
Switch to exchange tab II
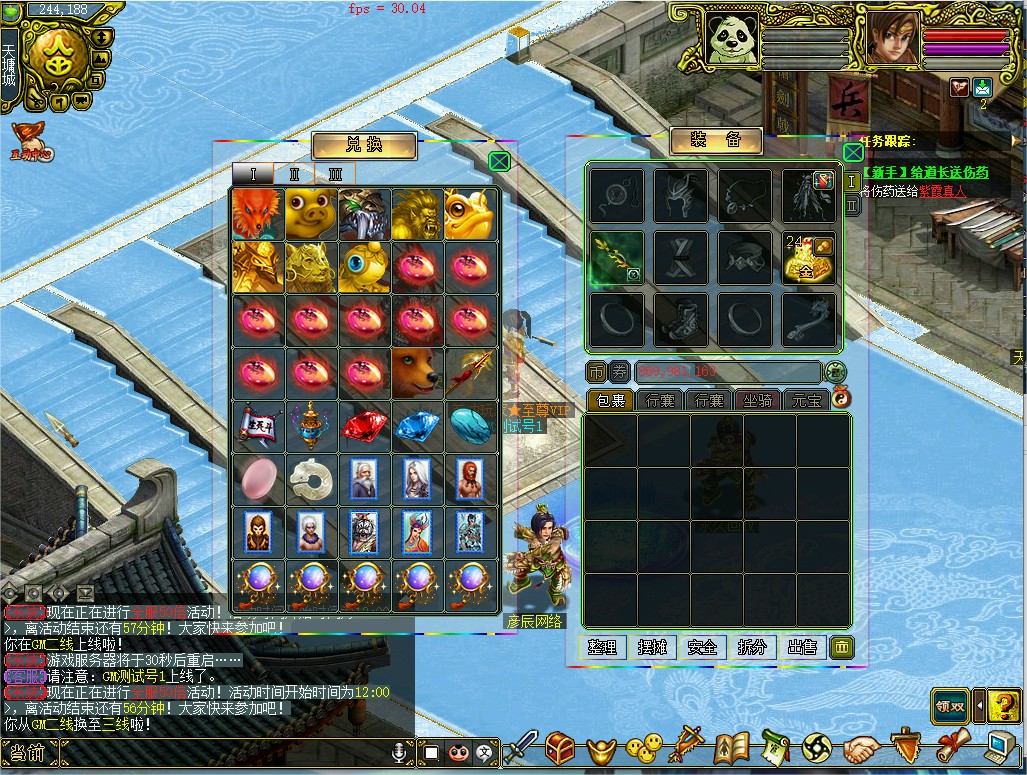click(294, 174)
